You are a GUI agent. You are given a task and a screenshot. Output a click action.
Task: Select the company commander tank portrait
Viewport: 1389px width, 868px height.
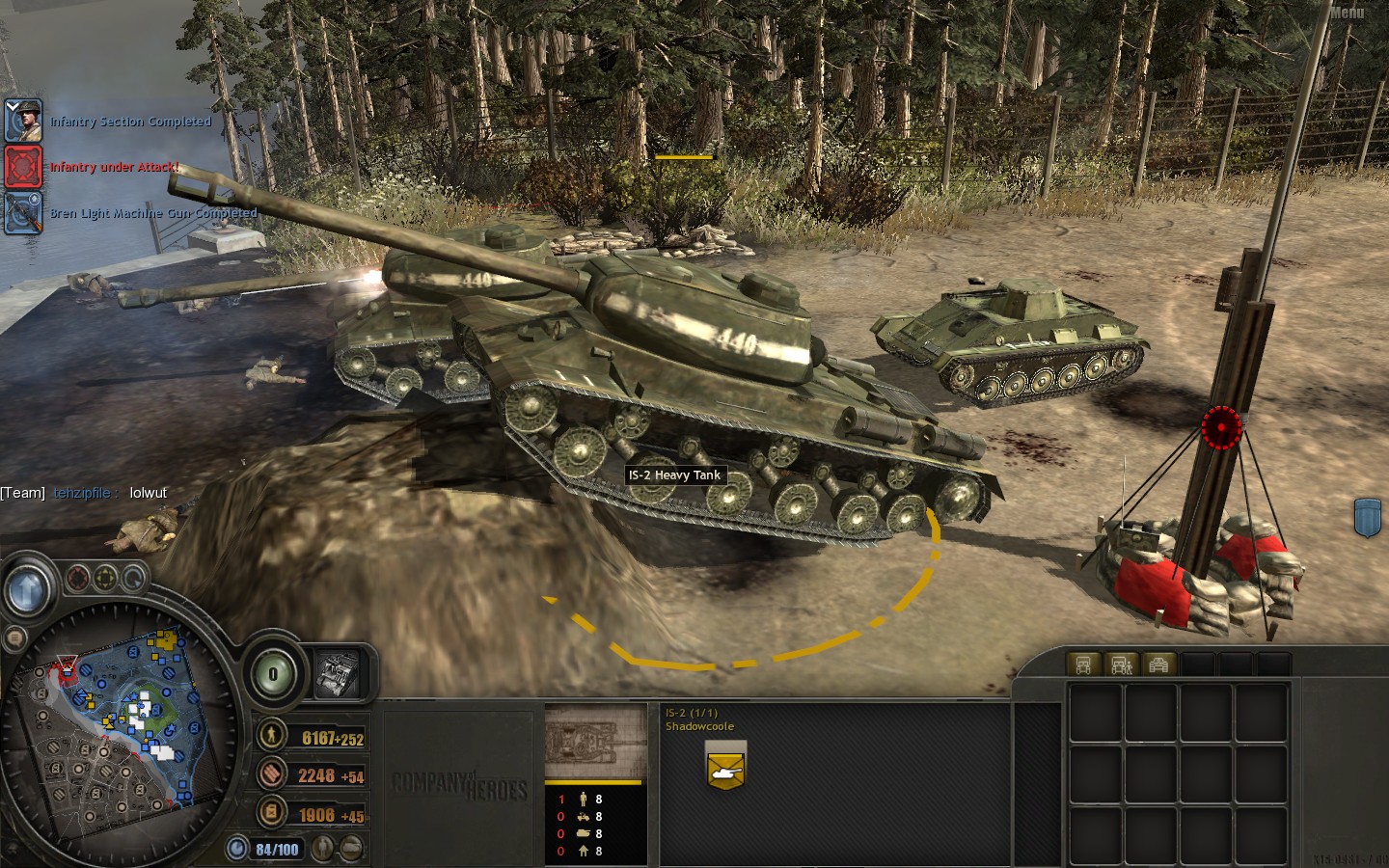pyautogui.click(x=338, y=673)
